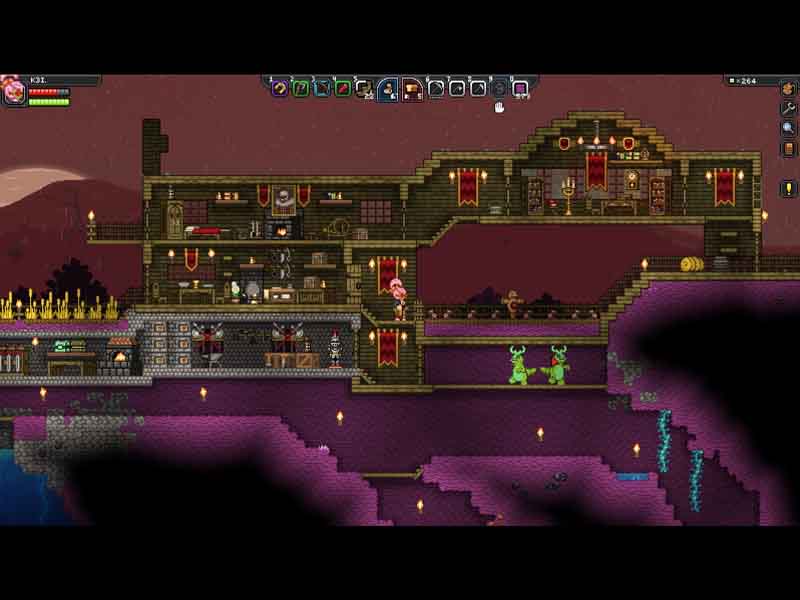Select the magenta block hotbar slot
800x600 pixels.
tap(520, 88)
